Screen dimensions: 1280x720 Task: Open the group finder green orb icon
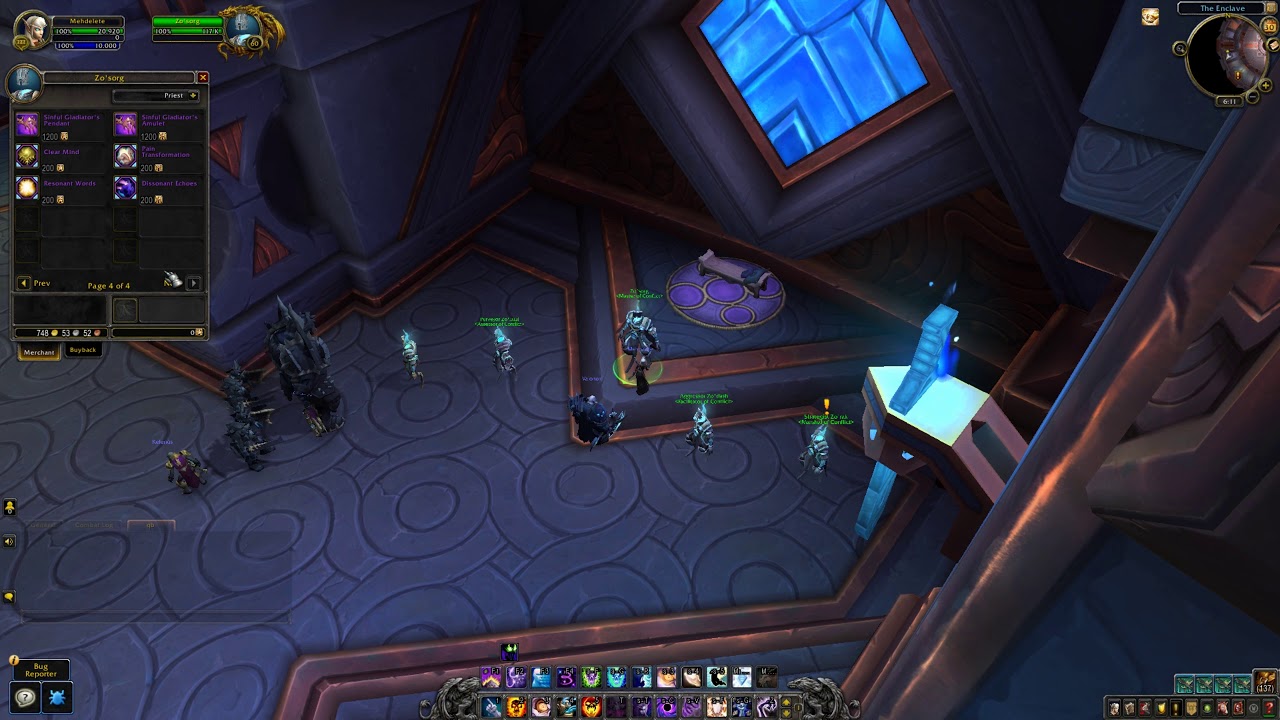1207,706
